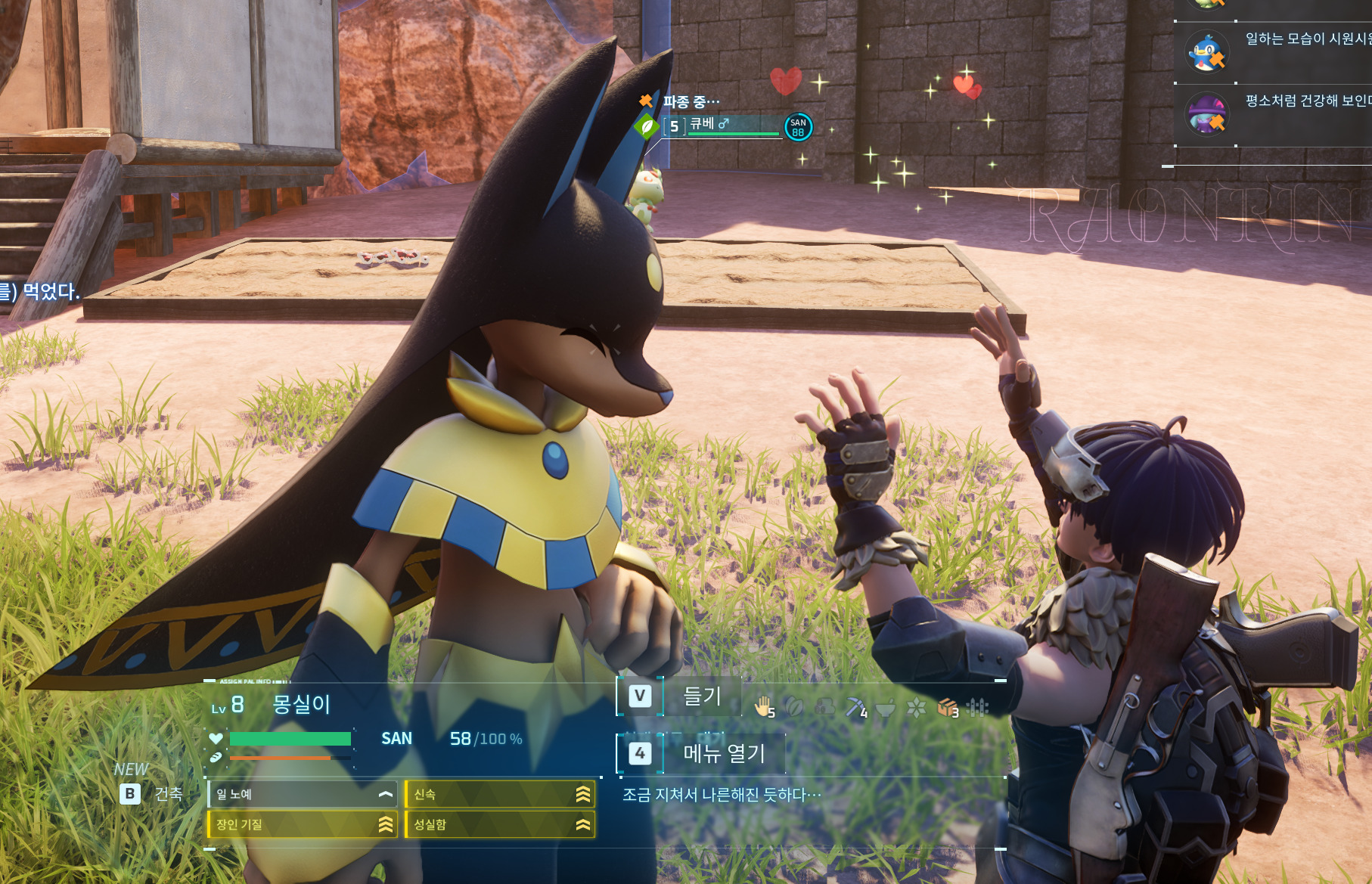Click the 성실함 passive skill
The image size is (1372, 884).
[500, 824]
